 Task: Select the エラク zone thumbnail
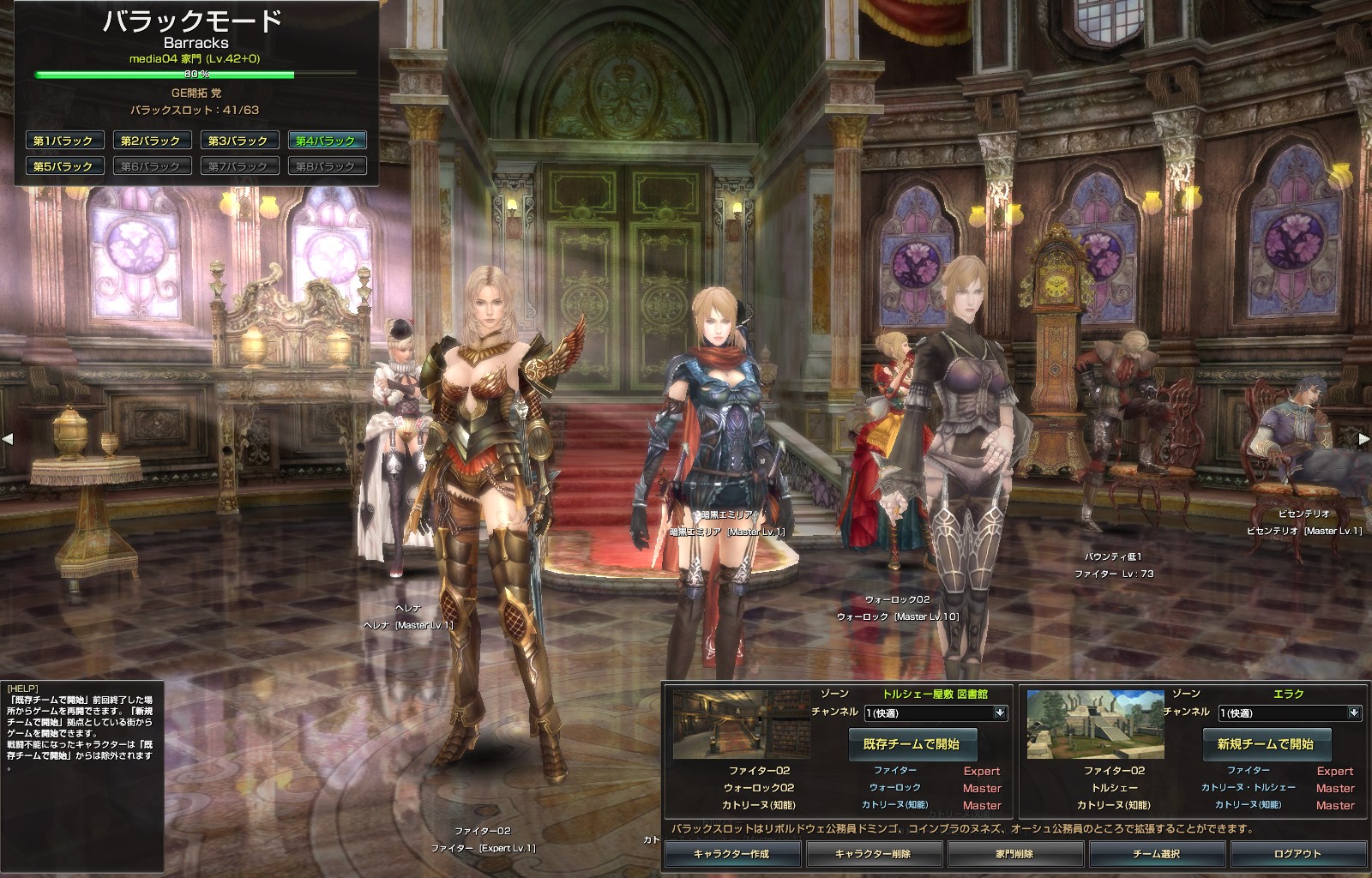1095,725
